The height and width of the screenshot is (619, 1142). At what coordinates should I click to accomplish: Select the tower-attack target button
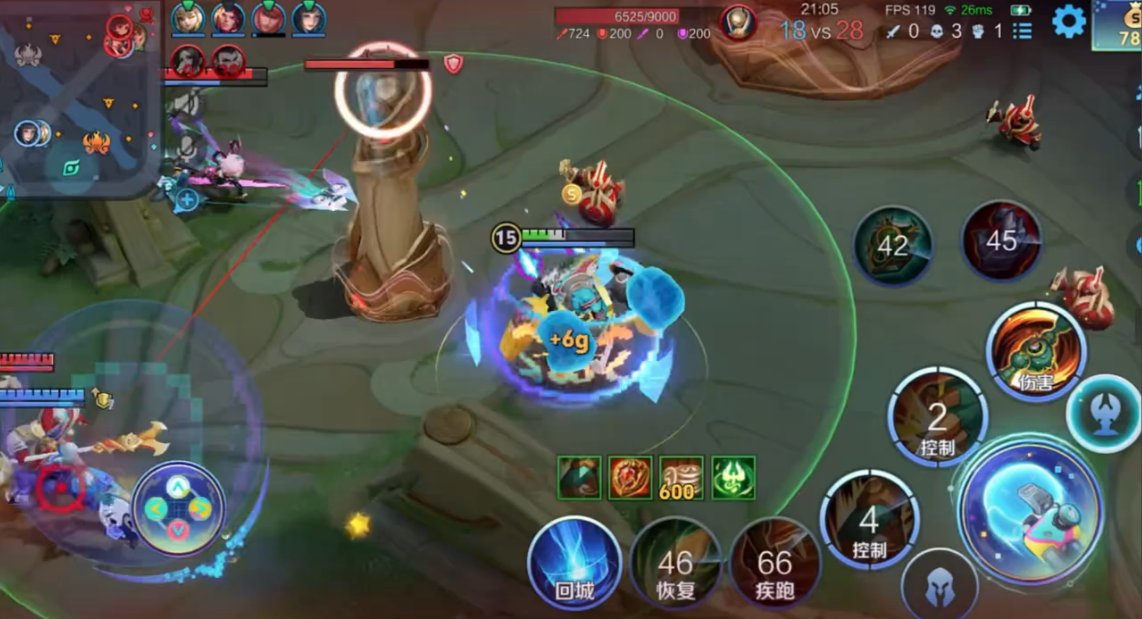pyautogui.click(x=1103, y=413)
